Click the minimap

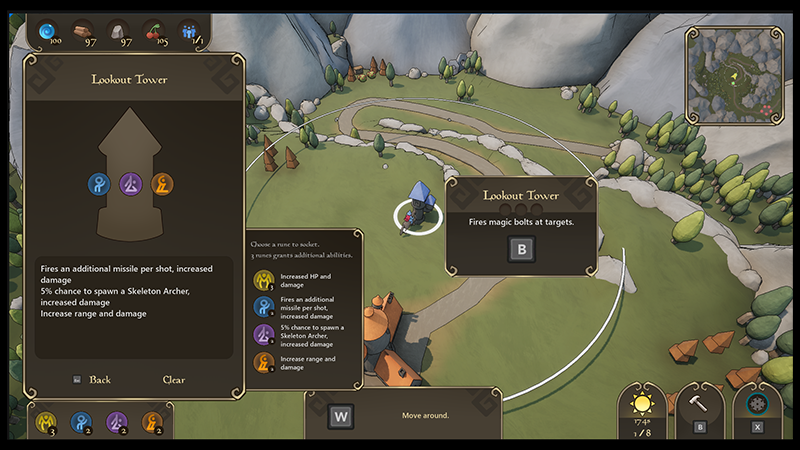coord(737,72)
